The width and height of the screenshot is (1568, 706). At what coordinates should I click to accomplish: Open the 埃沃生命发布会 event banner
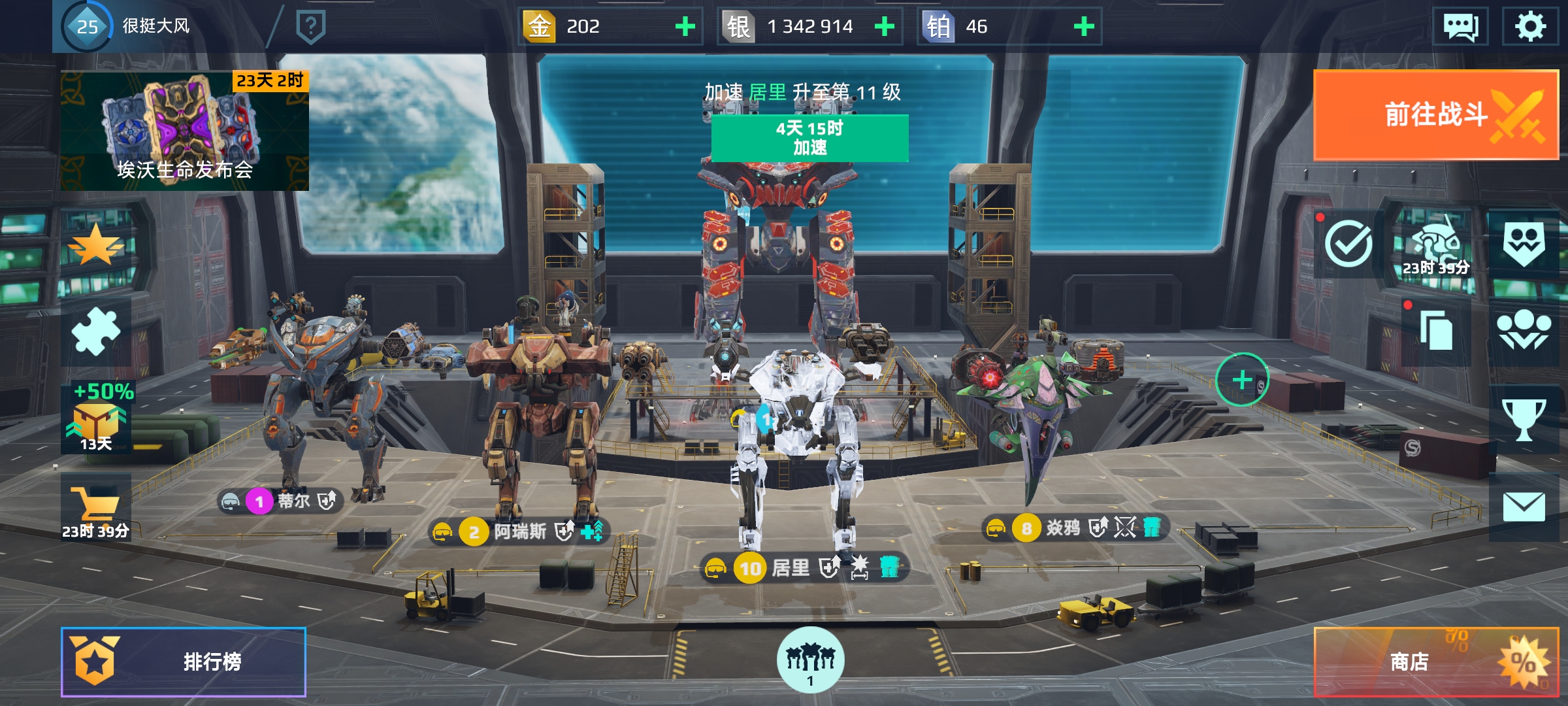point(185,131)
